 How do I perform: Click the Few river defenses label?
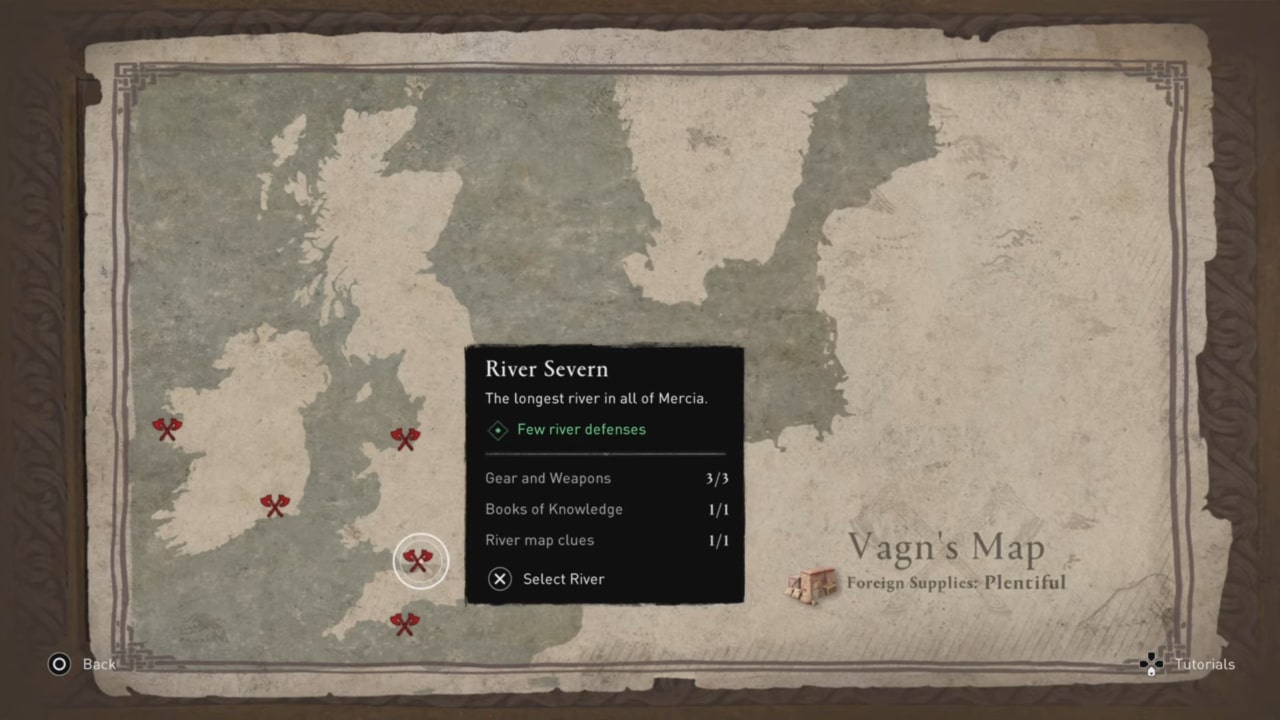point(581,429)
